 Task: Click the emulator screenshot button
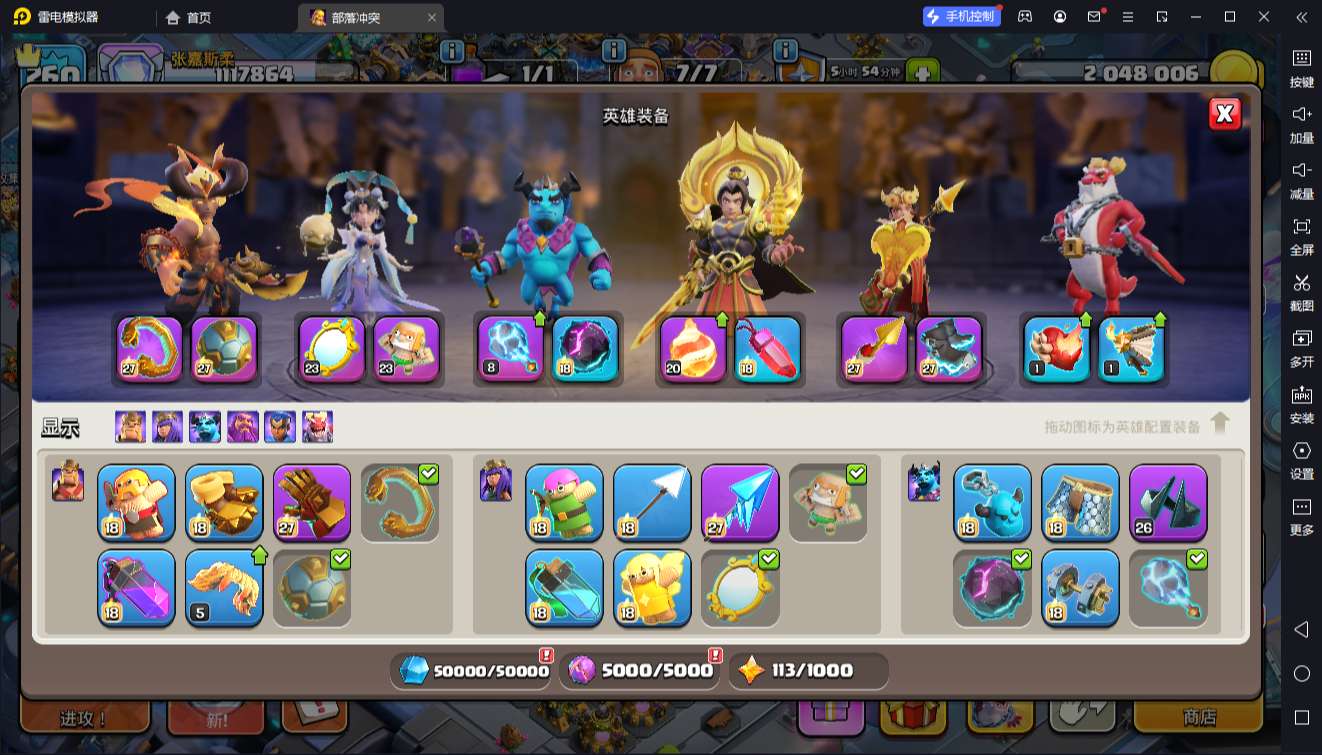click(x=1301, y=291)
